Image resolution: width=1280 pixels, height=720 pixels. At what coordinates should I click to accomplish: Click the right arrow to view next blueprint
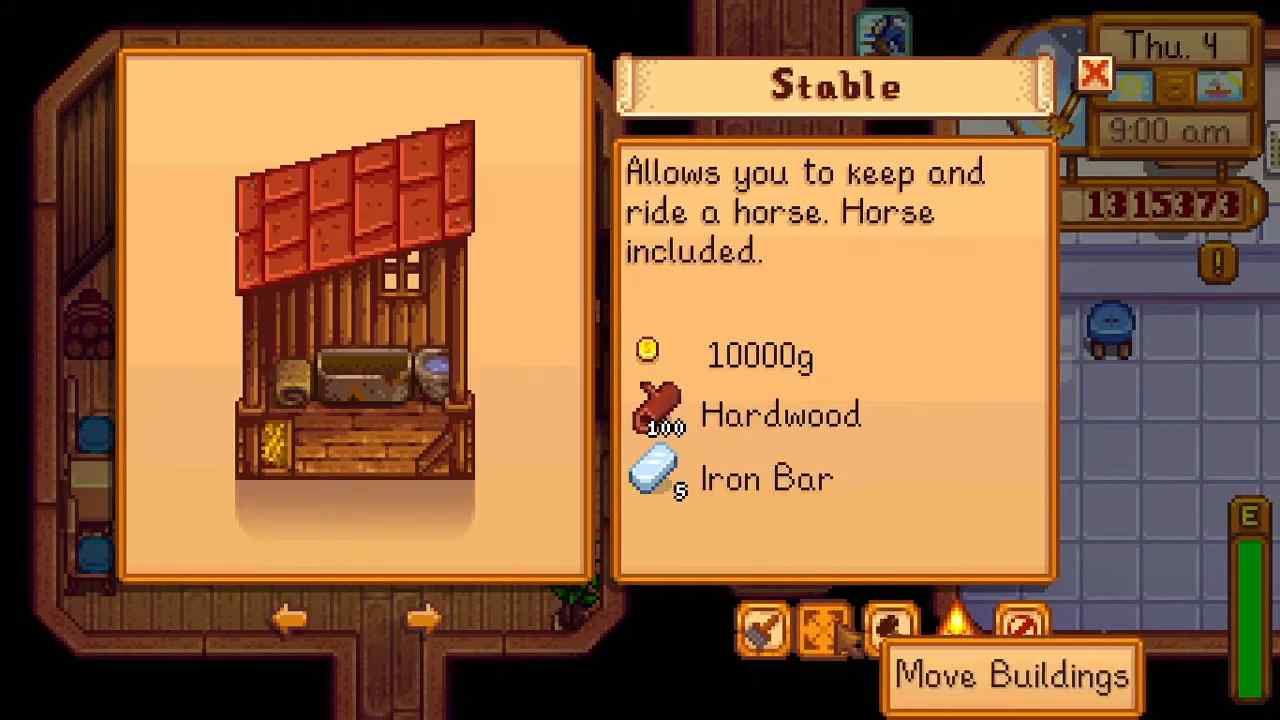click(421, 618)
